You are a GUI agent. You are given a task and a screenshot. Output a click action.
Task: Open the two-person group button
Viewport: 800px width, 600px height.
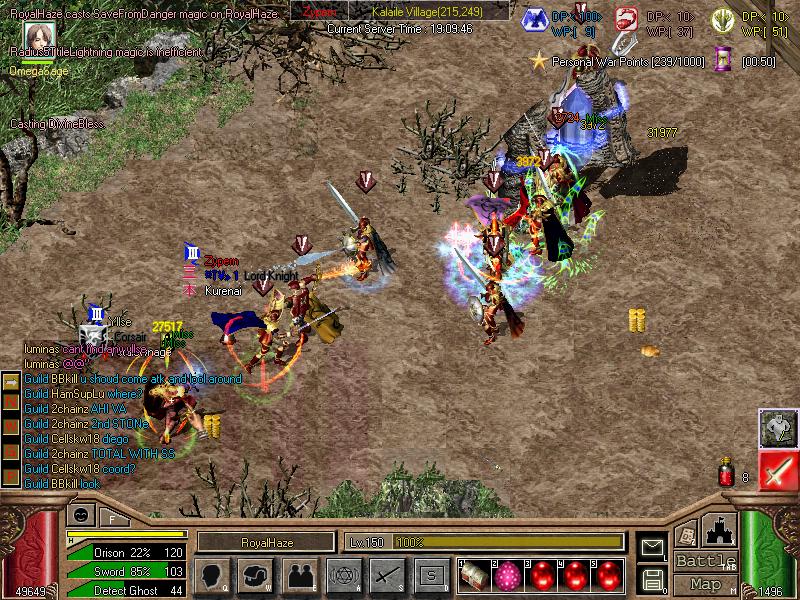click(298, 575)
